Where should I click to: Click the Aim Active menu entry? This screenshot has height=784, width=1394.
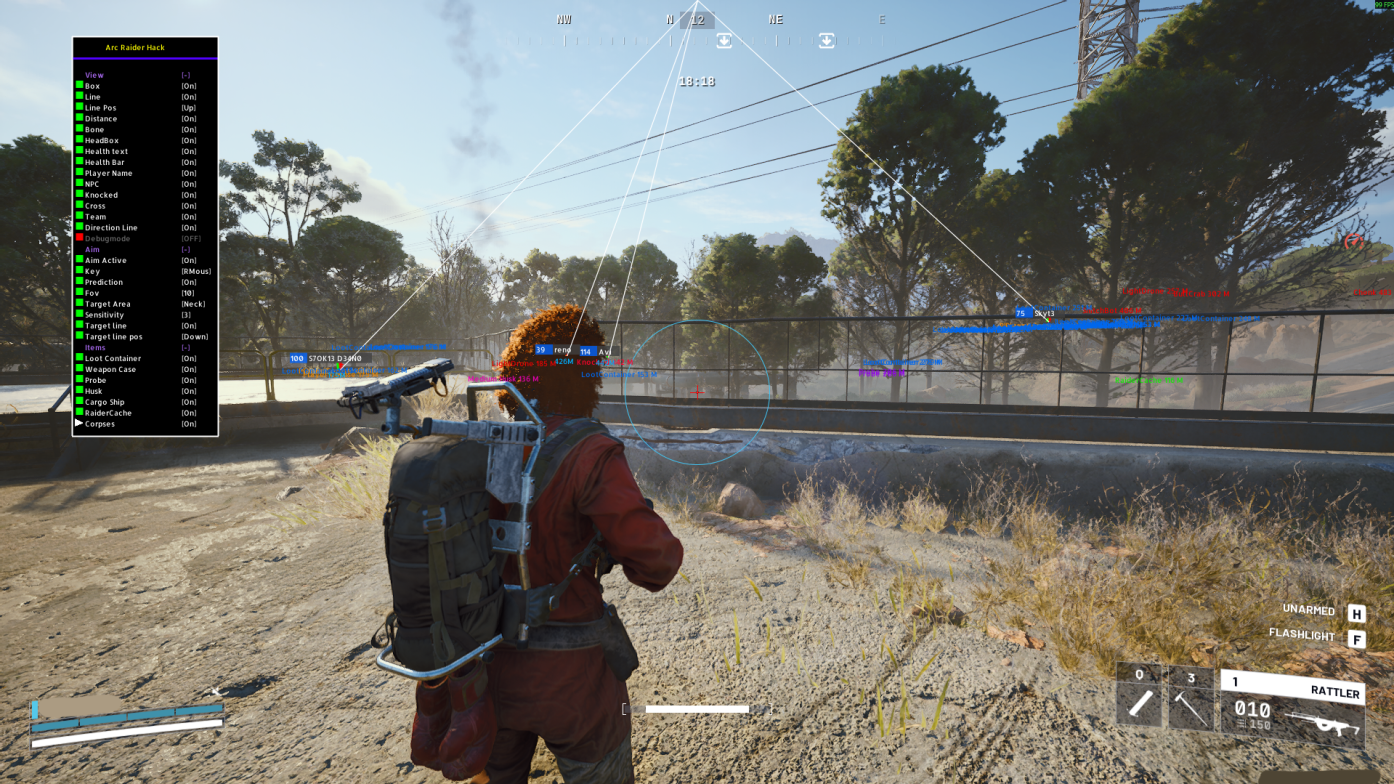pos(104,259)
